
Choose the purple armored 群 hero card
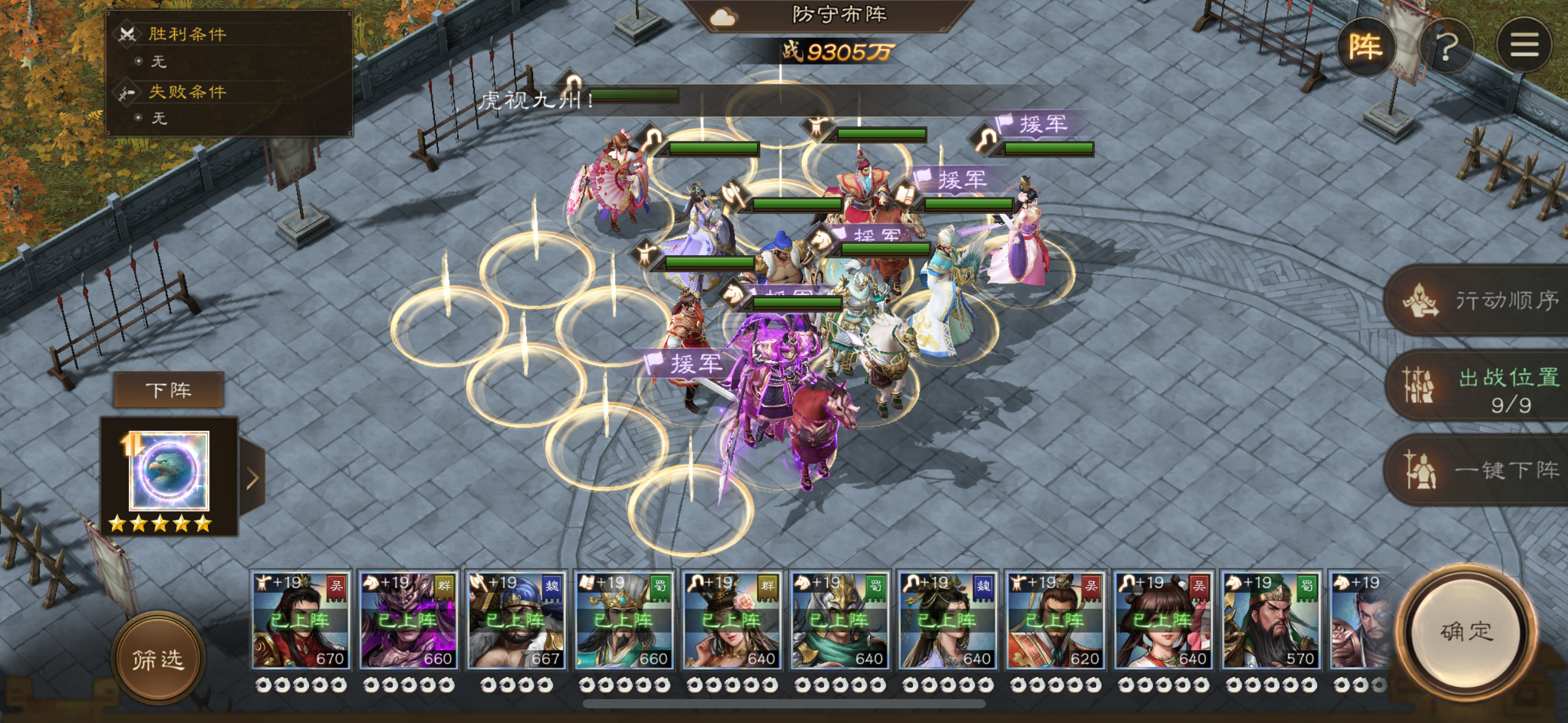(409, 621)
